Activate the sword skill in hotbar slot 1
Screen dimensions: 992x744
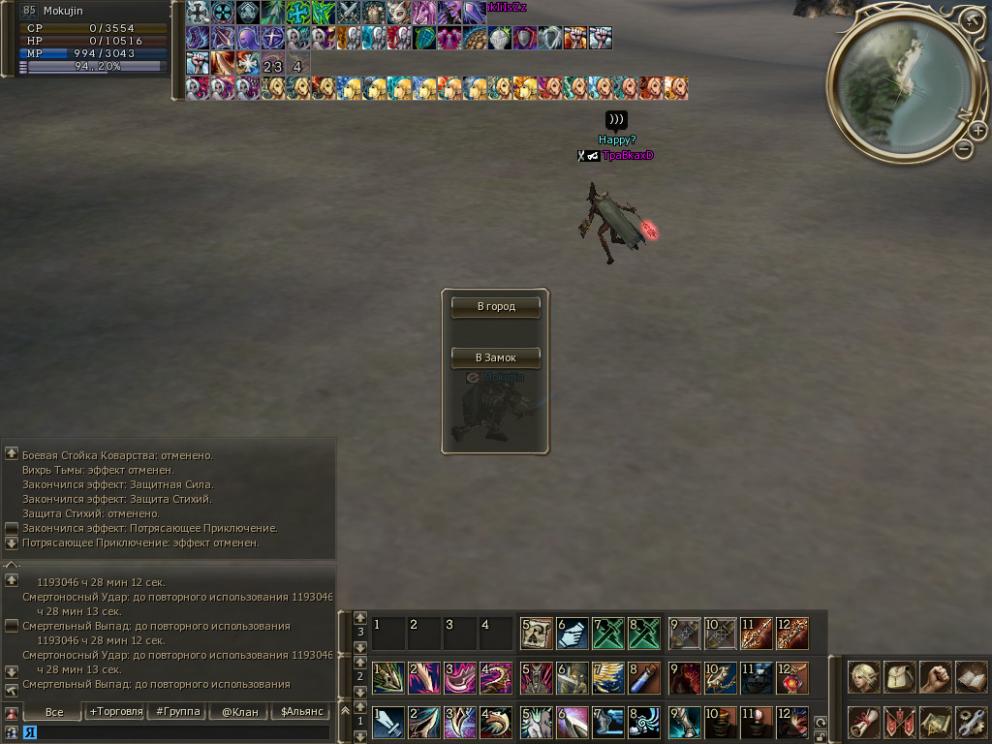388,722
